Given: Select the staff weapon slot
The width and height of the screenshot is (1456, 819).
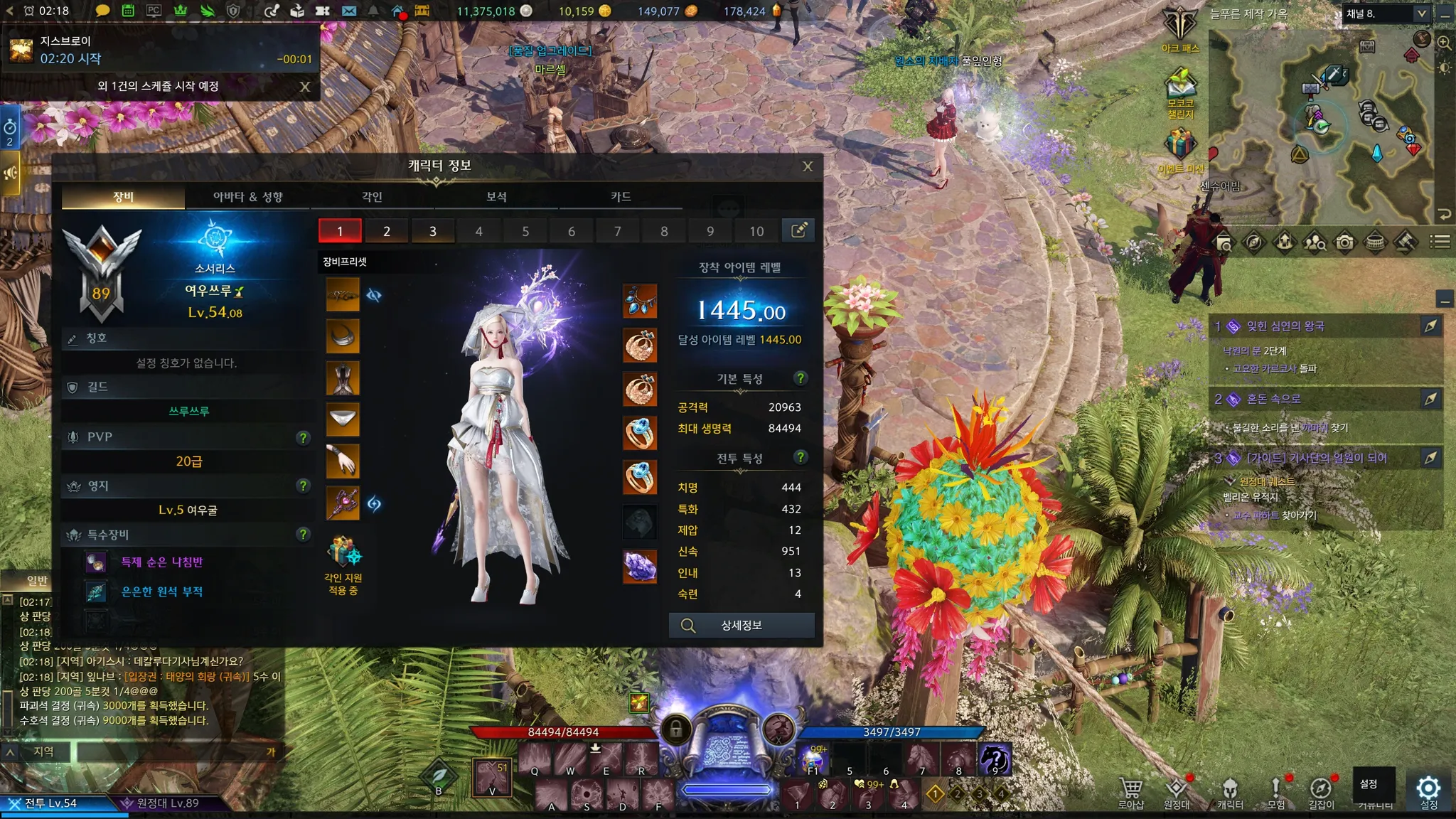Looking at the screenshot, I should (x=343, y=503).
